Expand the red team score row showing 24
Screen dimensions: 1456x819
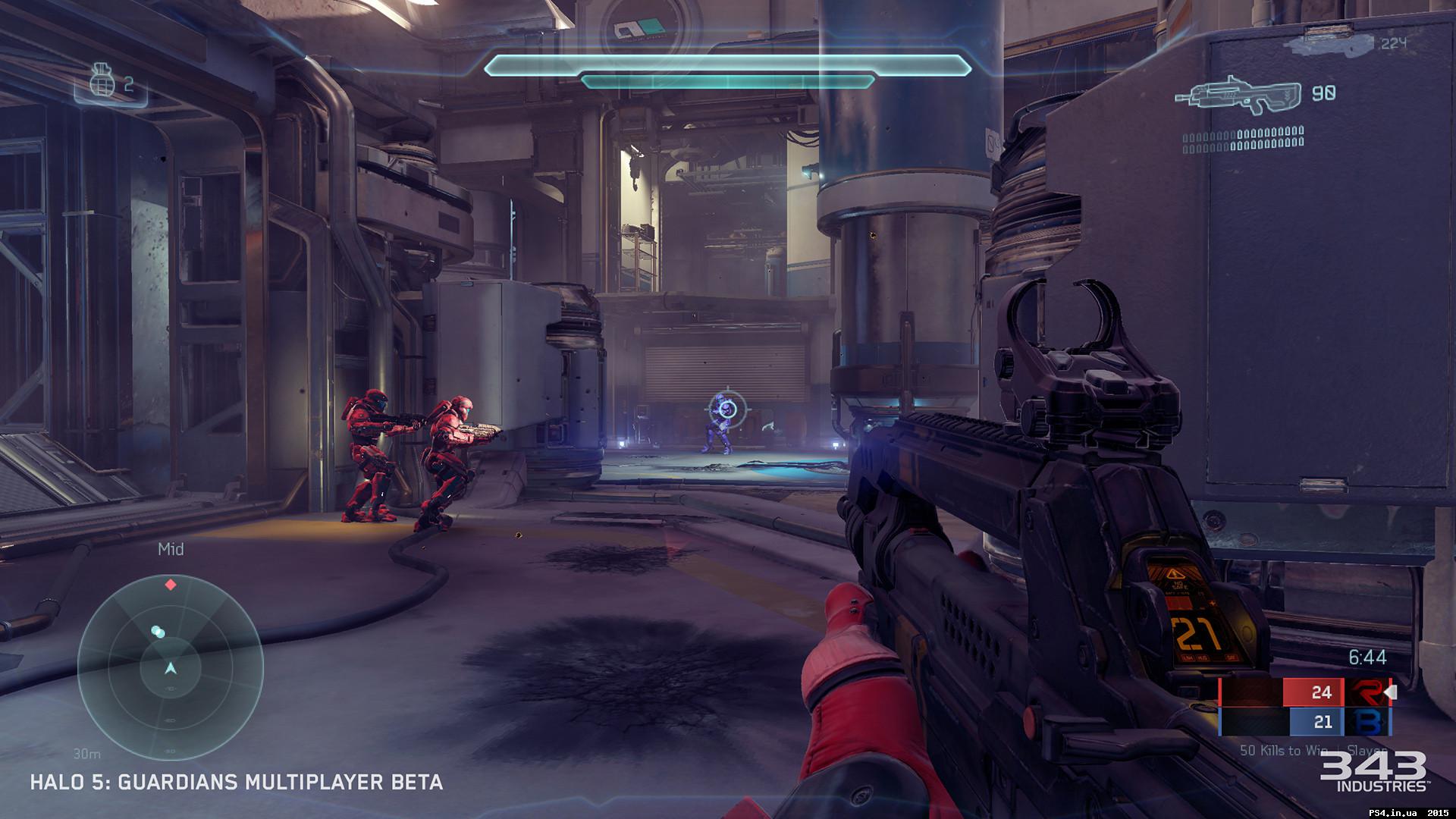pos(1322,692)
